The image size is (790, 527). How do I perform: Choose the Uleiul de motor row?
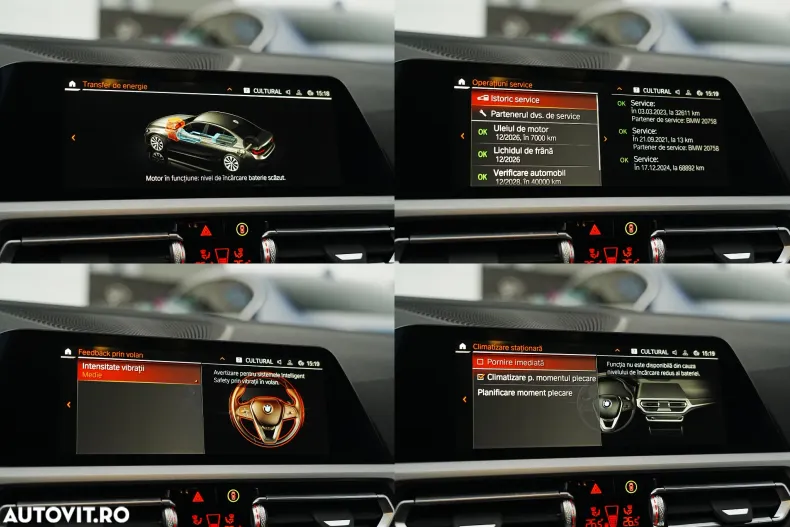pyautogui.click(x=535, y=132)
